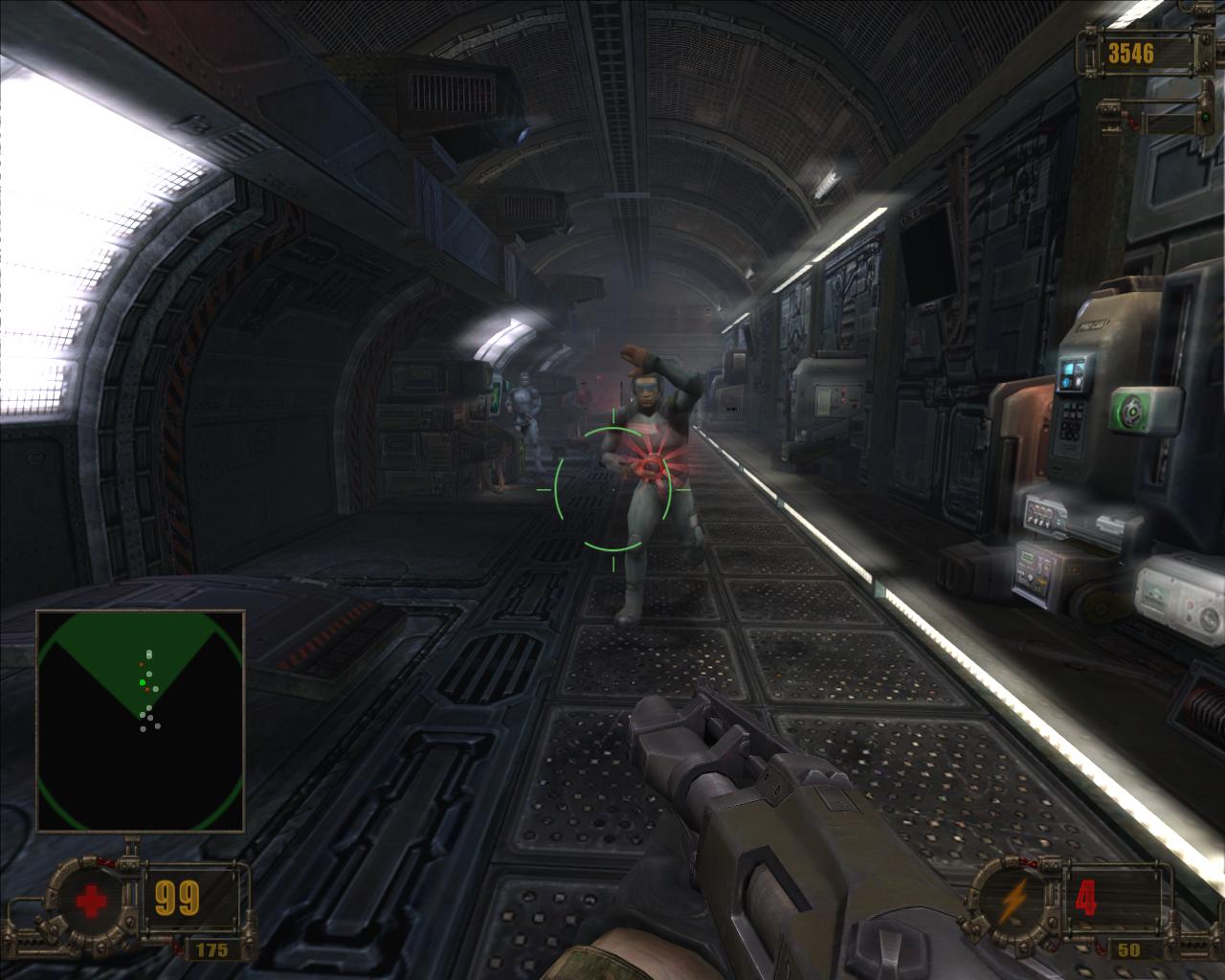Toggle the red lamp on the score panel frame
Viewport: 1225px width, 980px height.
pyautogui.click(x=1132, y=122)
